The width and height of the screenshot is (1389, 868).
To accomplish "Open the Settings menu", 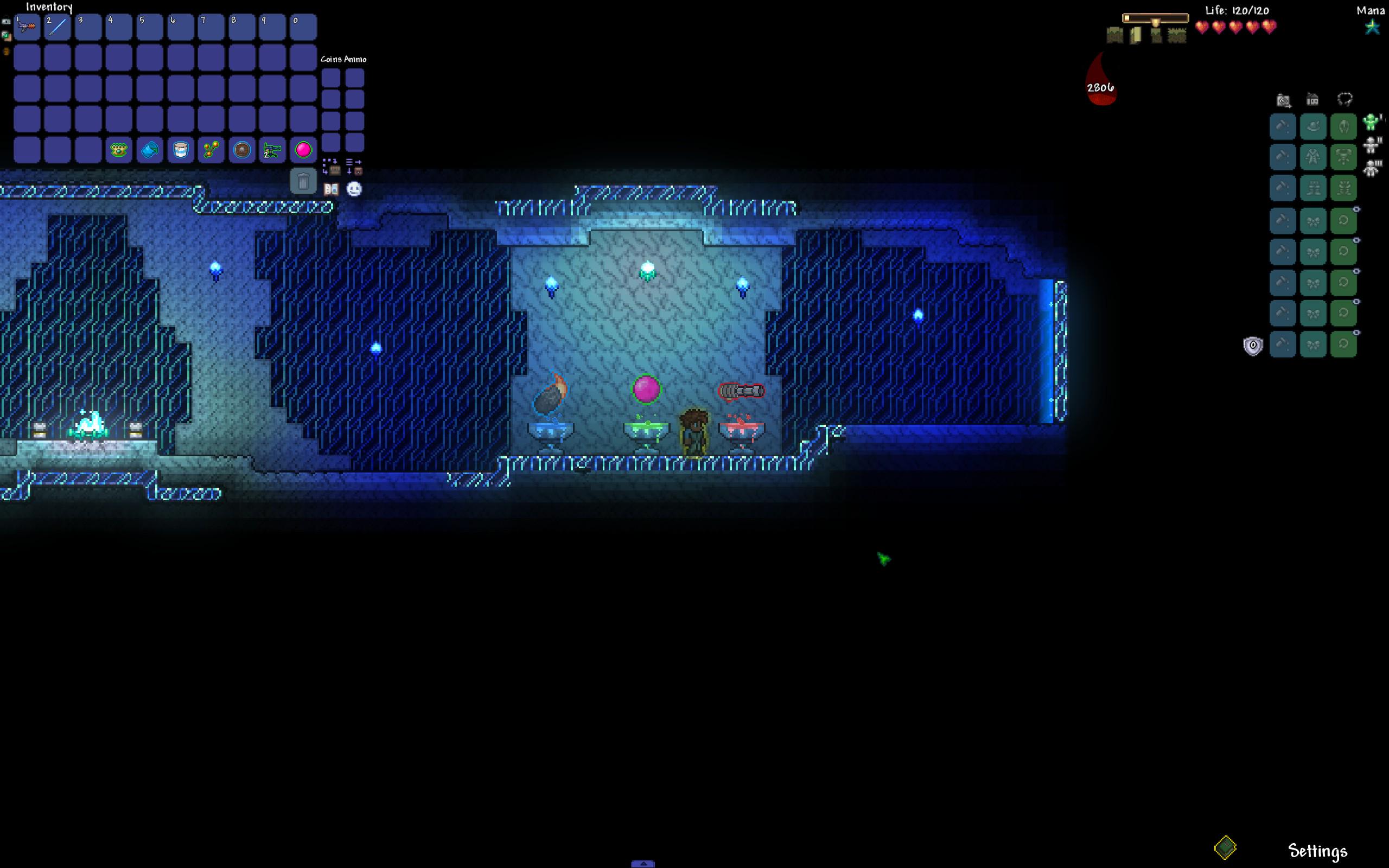I will 1317,850.
